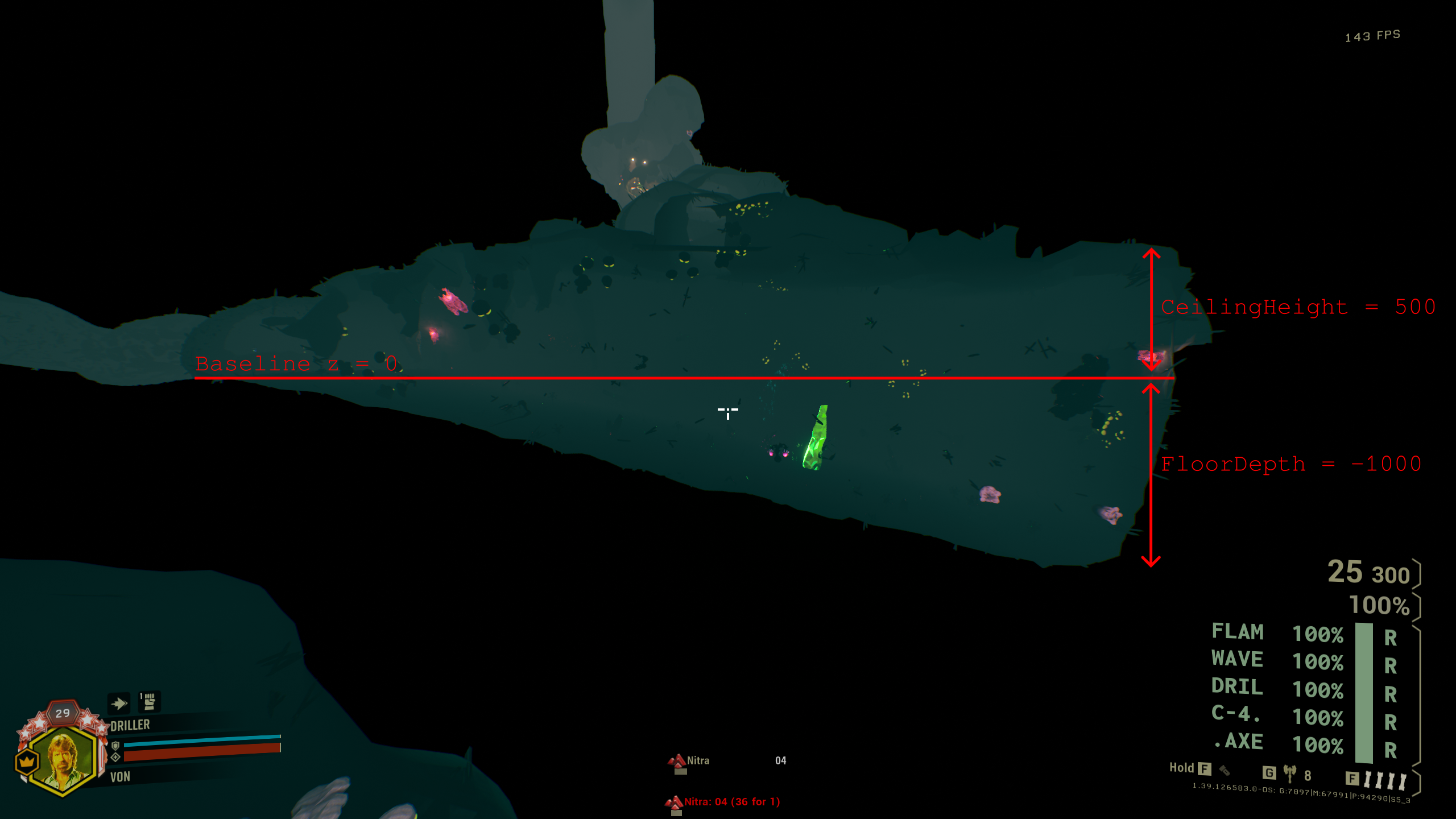Click the flashlight icon next to Hold F
The width and height of the screenshot is (1456, 819).
point(1225,771)
